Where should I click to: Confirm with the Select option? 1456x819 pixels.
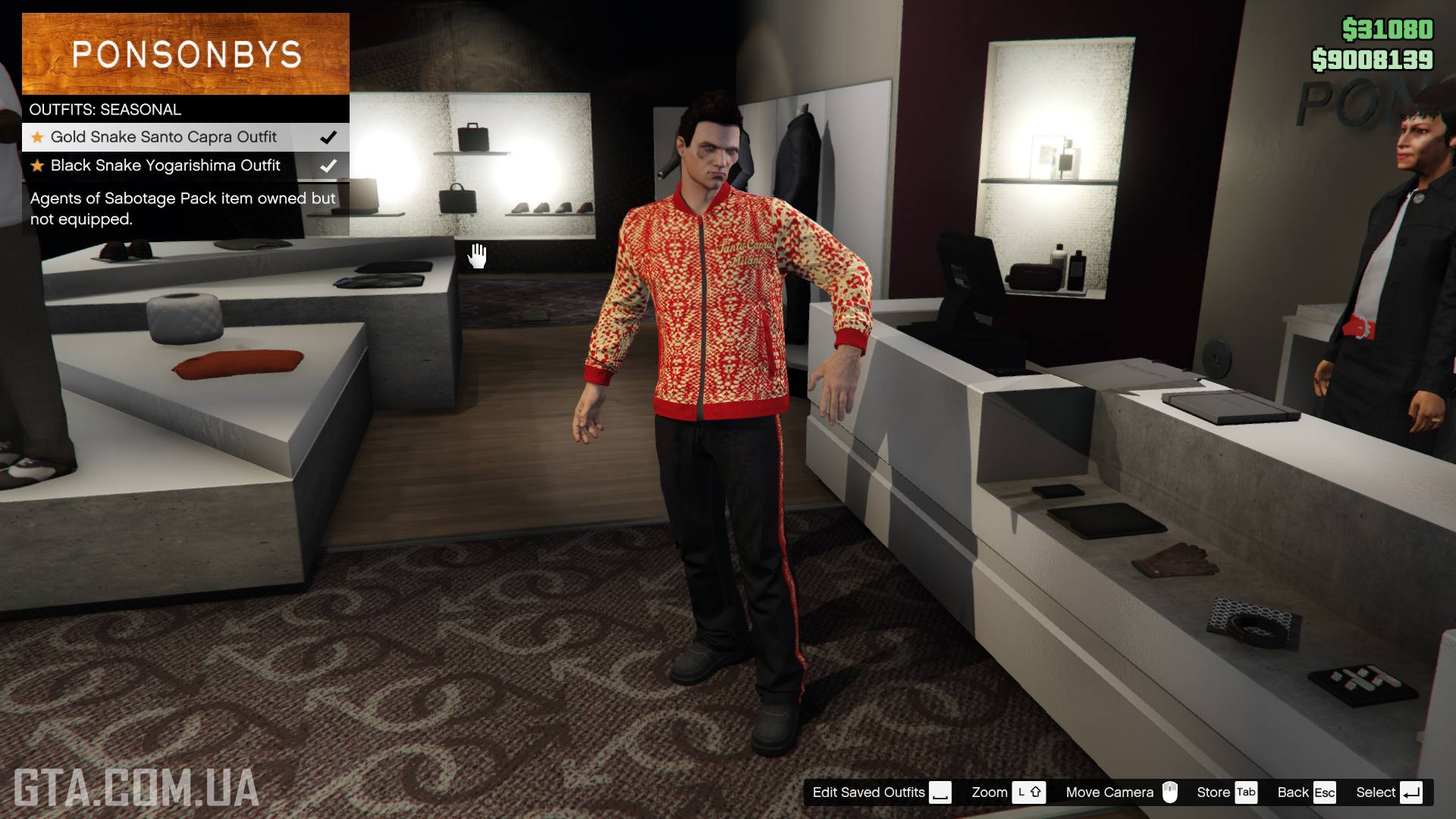[x=1388, y=792]
